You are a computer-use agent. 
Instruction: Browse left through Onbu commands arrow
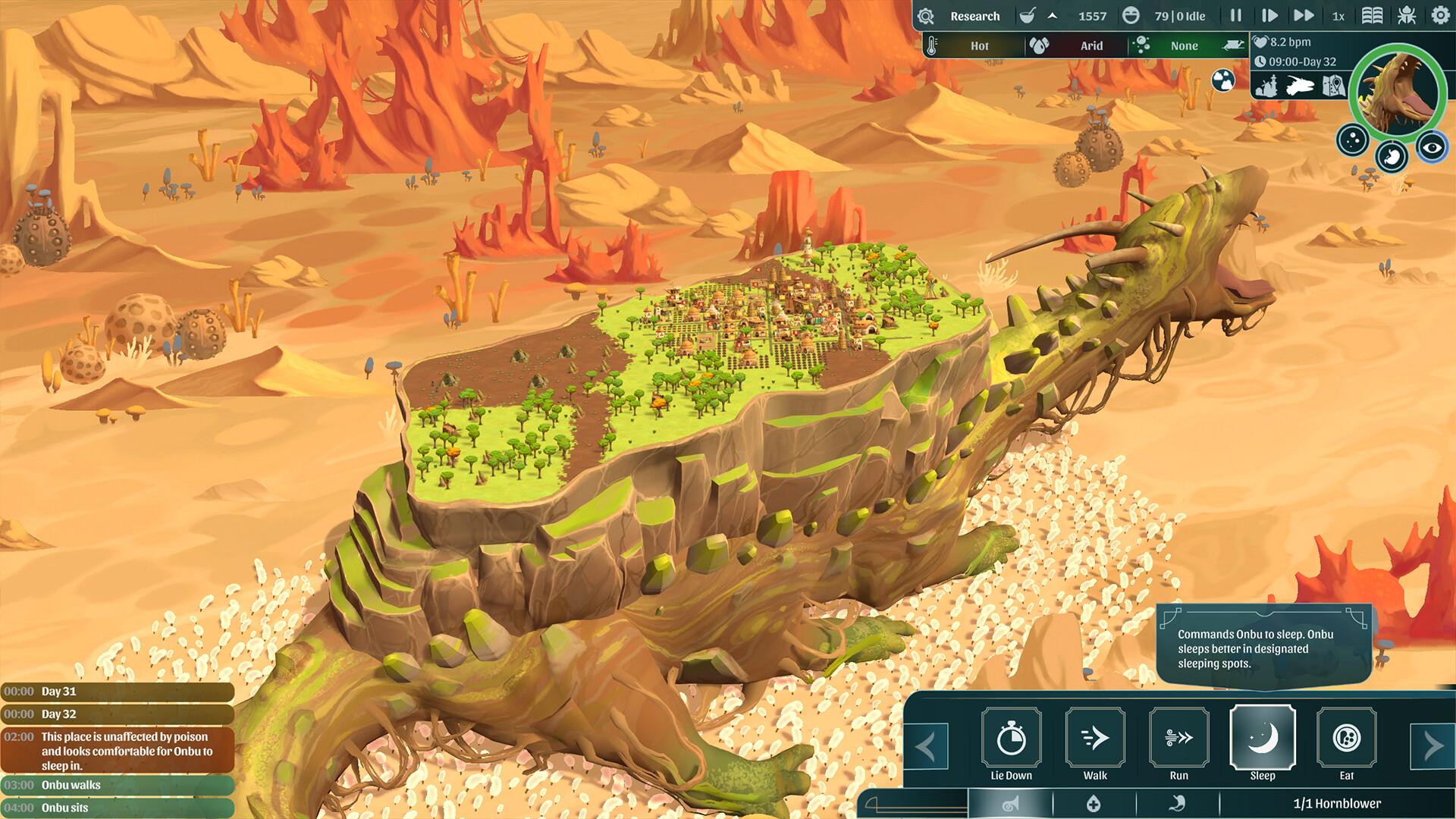(927, 745)
